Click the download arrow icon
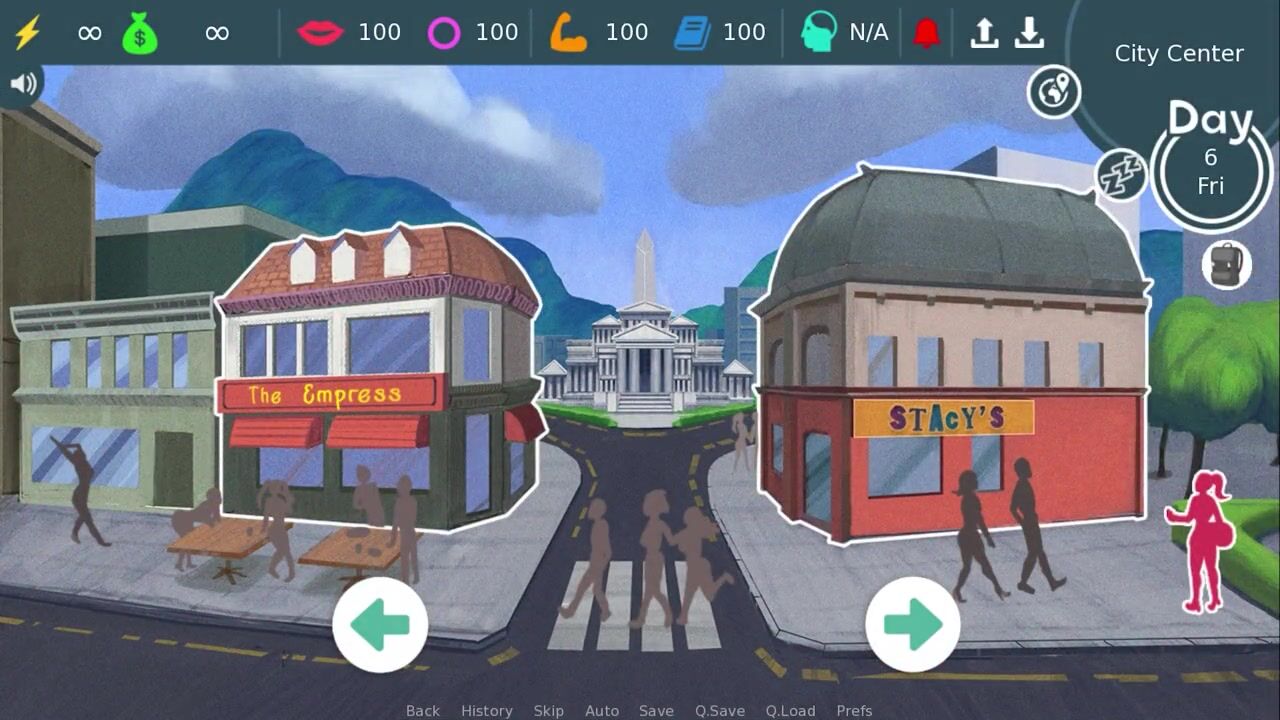The image size is (1280, 720). click(x=1029, y=33)
